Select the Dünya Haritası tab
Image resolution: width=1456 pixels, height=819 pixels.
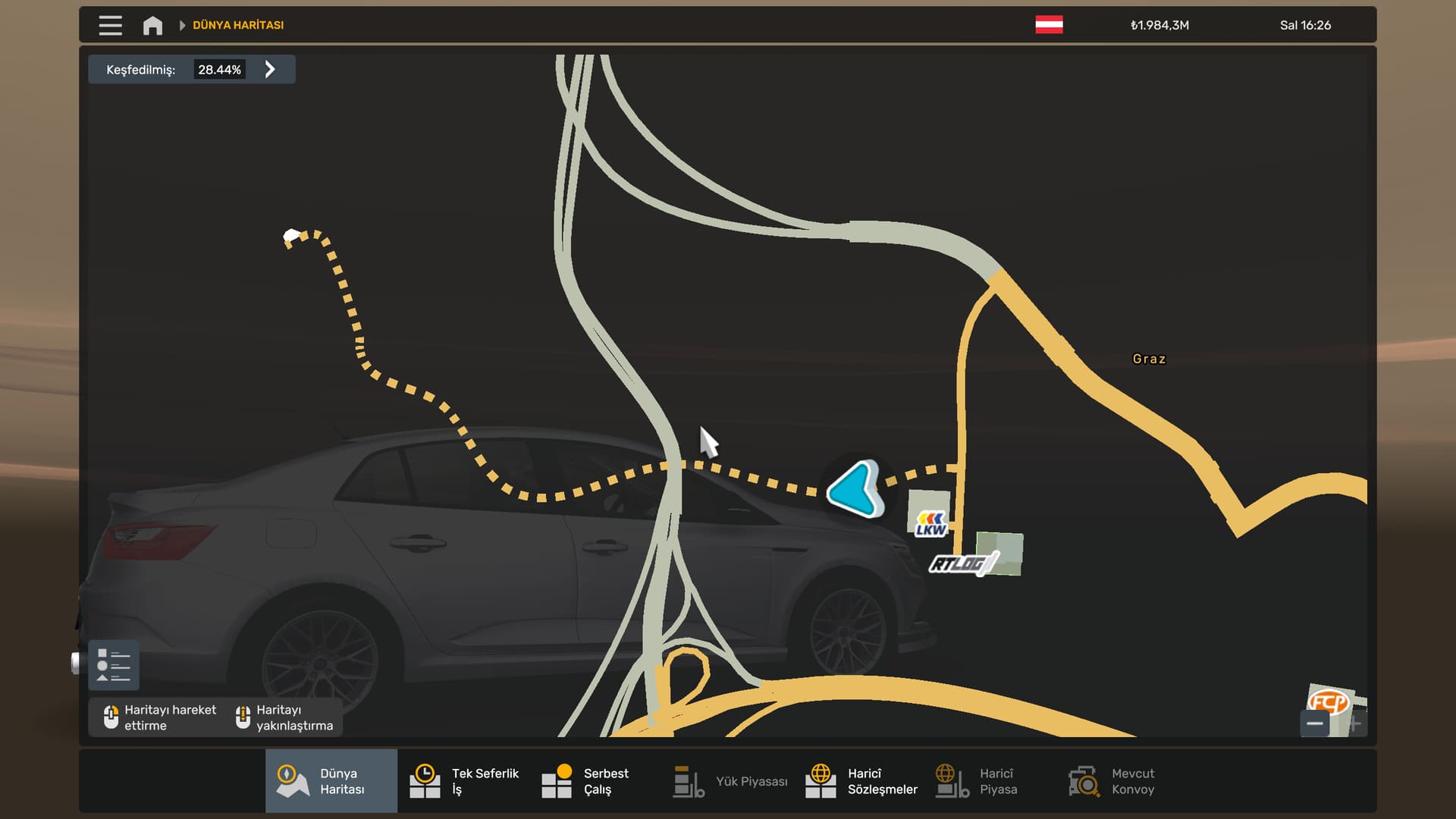[x=331, y=781]
